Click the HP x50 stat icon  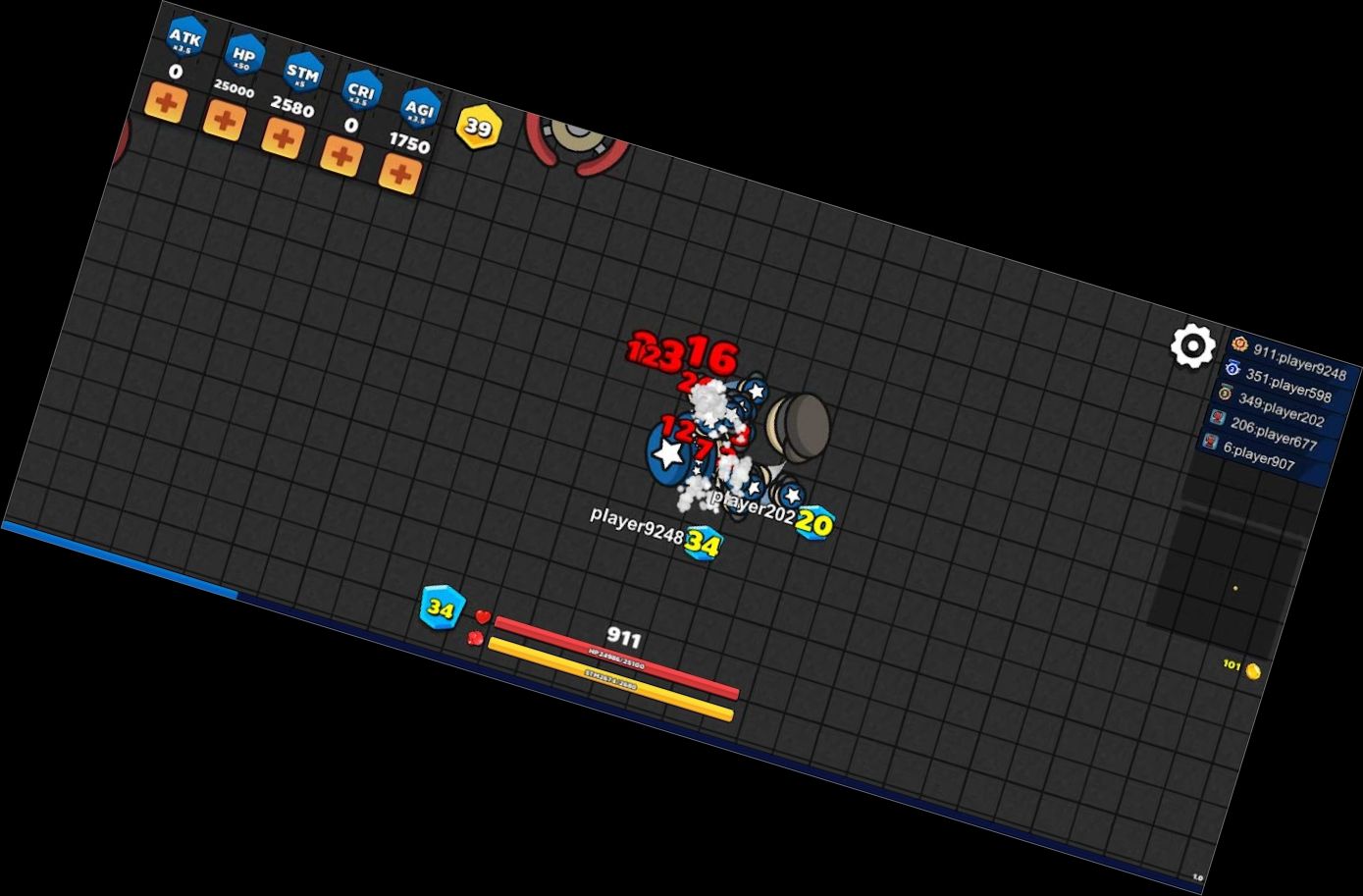(244, 53)
